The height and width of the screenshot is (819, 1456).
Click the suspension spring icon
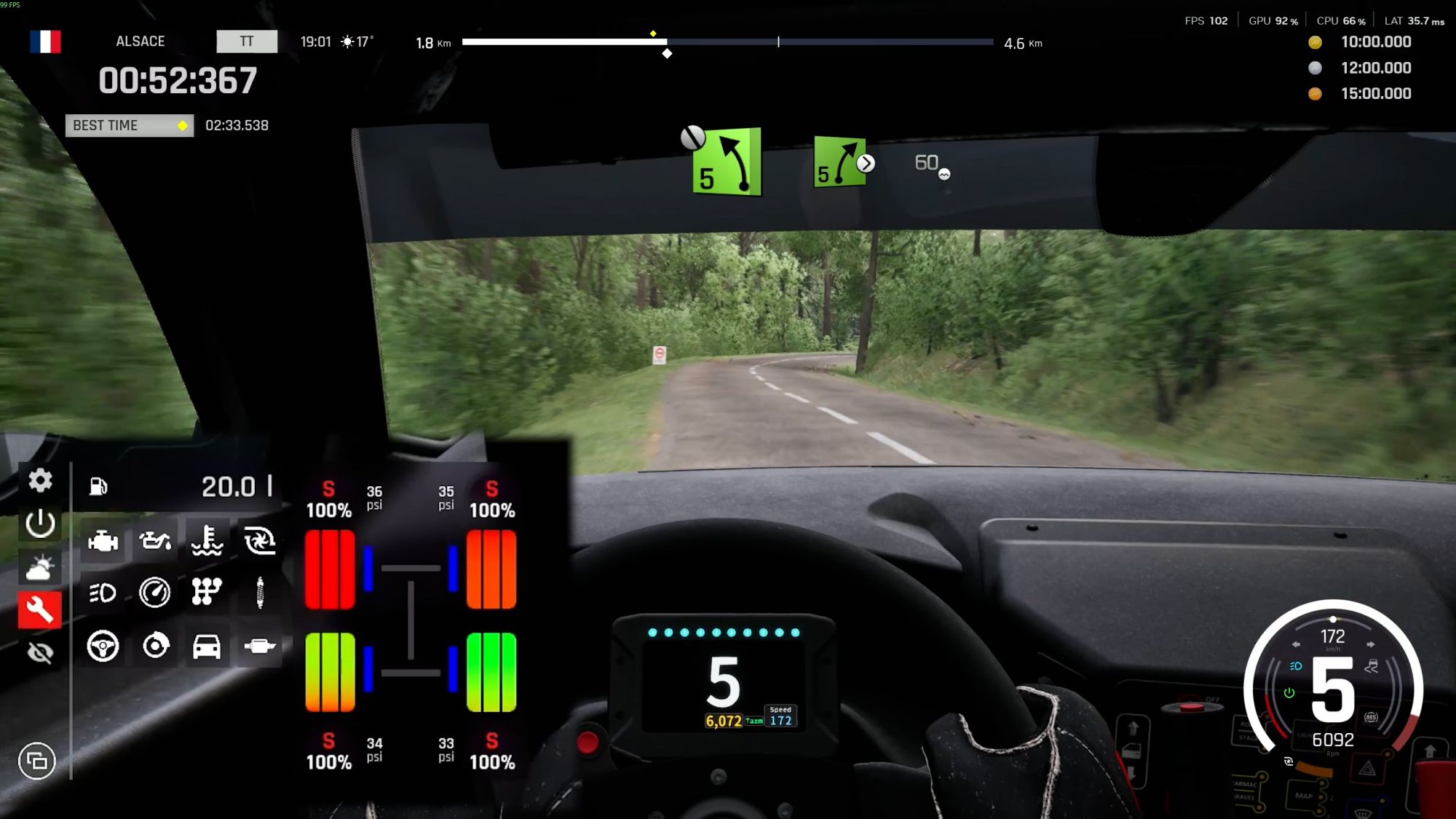260,593
